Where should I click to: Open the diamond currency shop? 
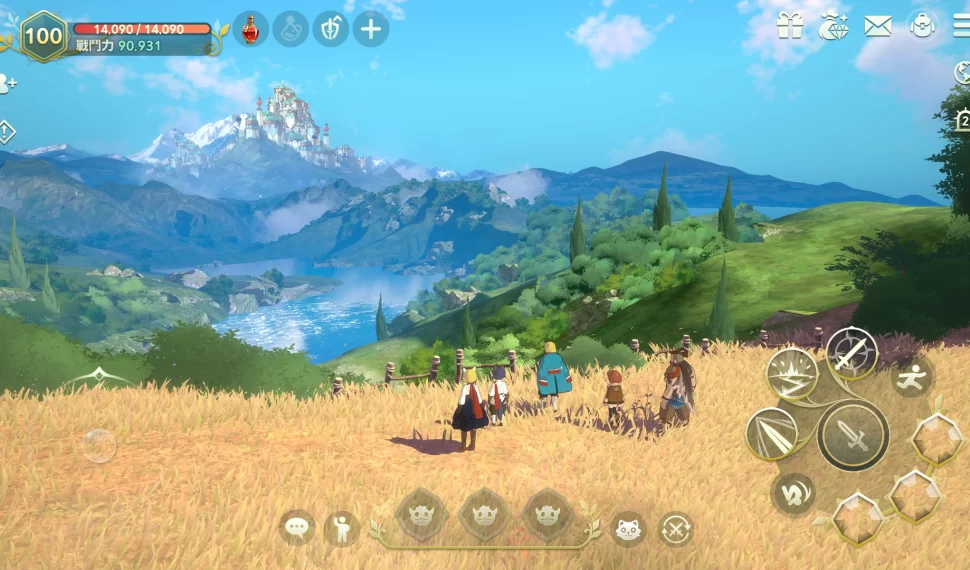point(833,27)
